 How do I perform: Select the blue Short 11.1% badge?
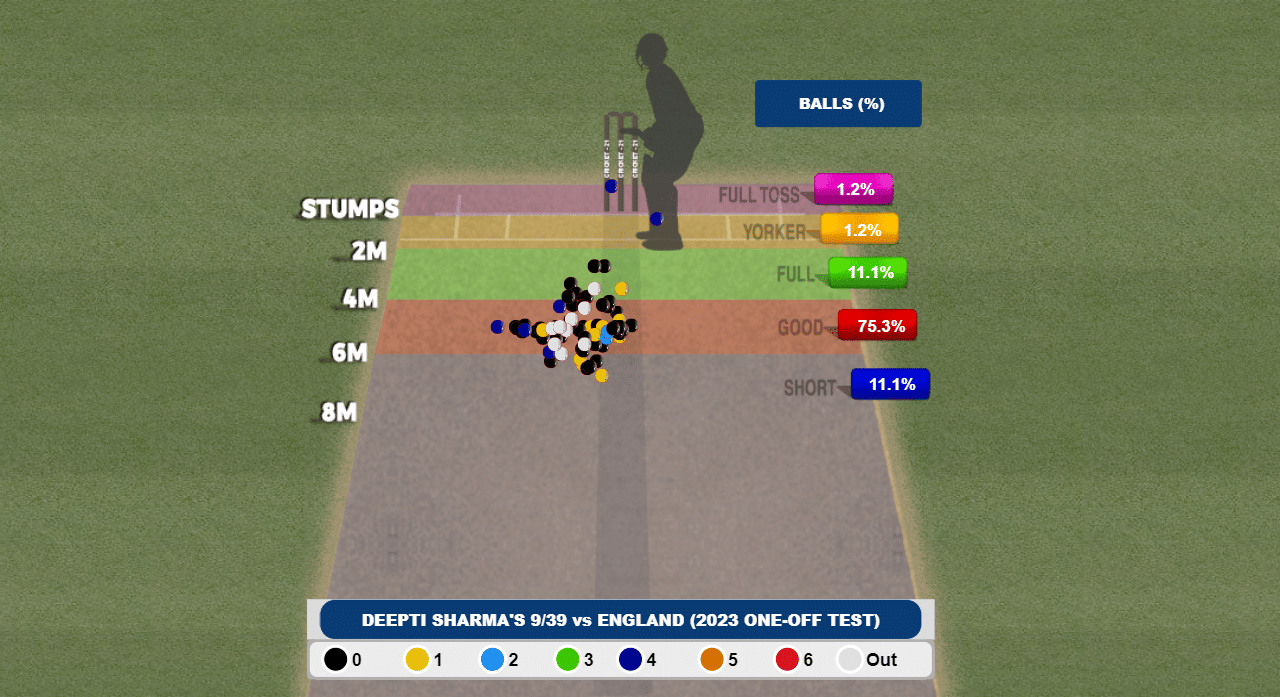tap(891, 384)
